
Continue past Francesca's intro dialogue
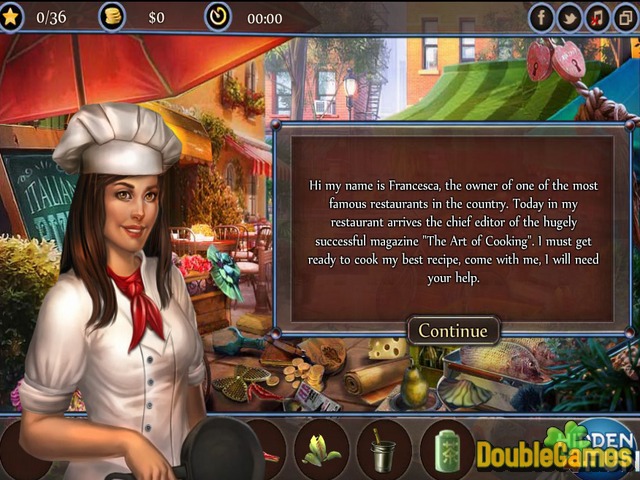coord(452,330)
